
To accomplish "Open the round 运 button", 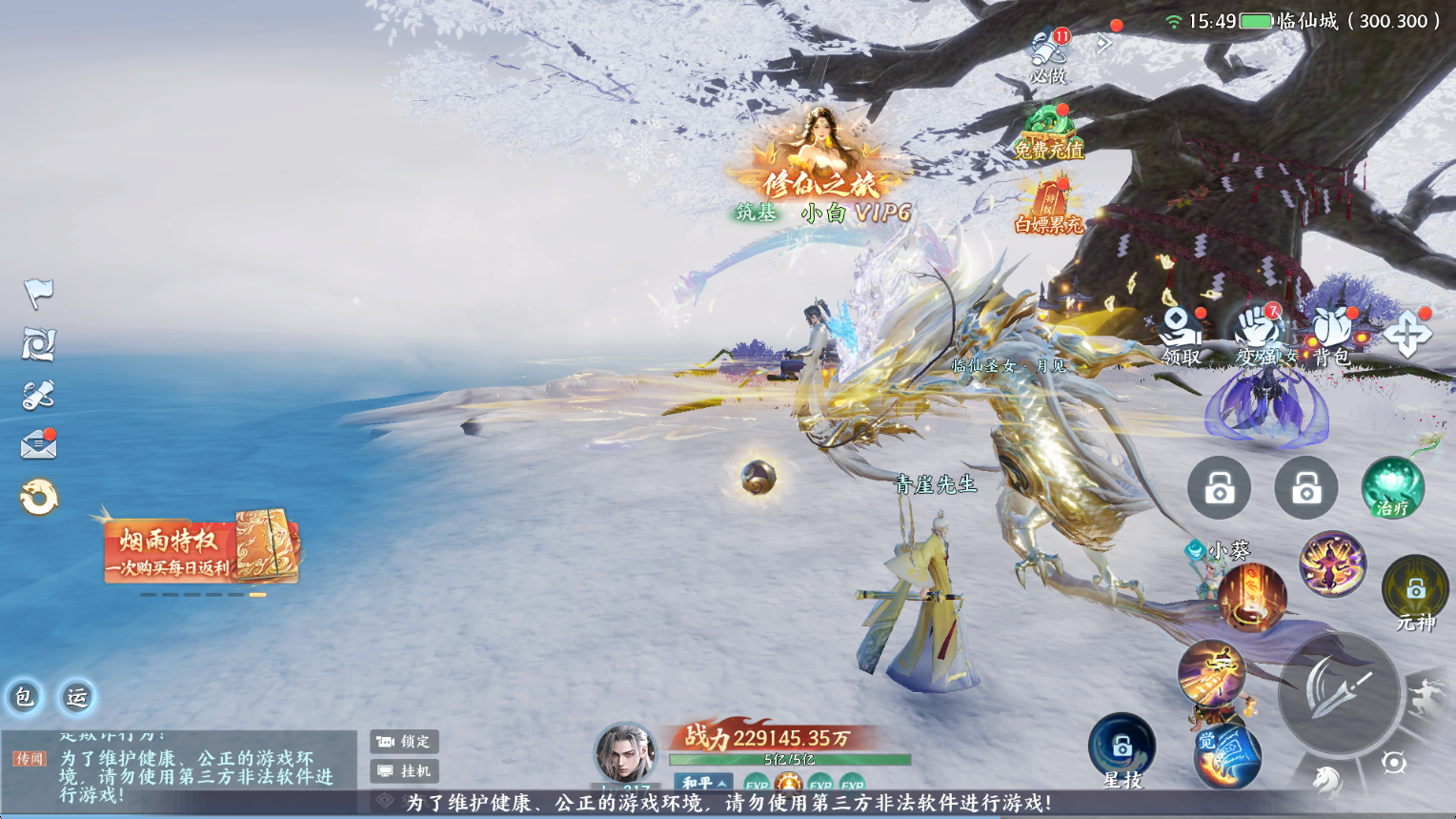I will pos(76,697).
